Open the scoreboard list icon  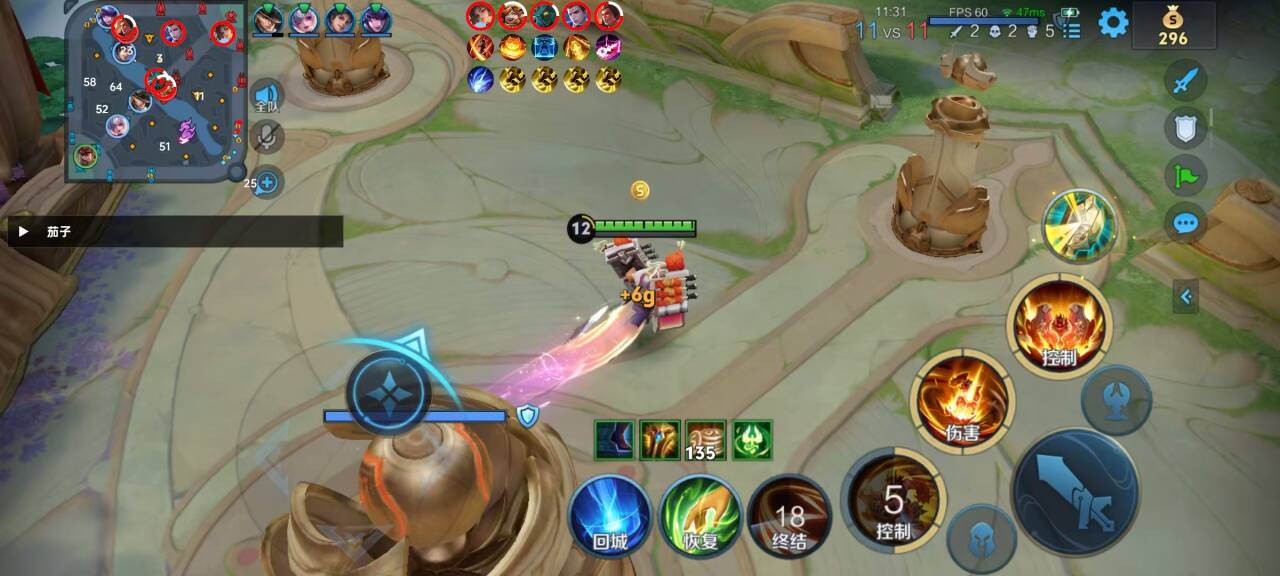pyautogui.click(x=1072, y=31)
